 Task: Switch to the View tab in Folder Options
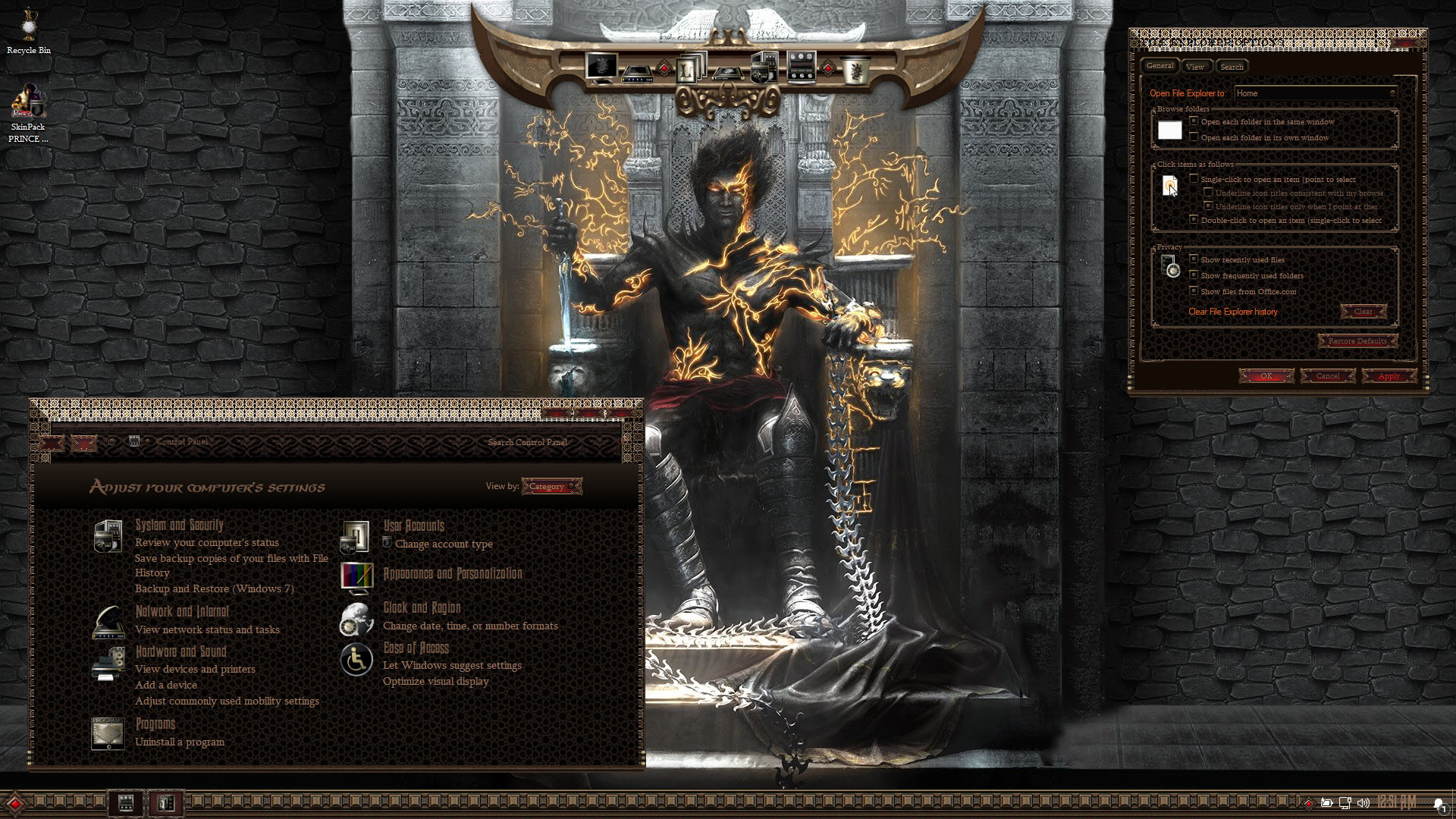(1195, 67)
